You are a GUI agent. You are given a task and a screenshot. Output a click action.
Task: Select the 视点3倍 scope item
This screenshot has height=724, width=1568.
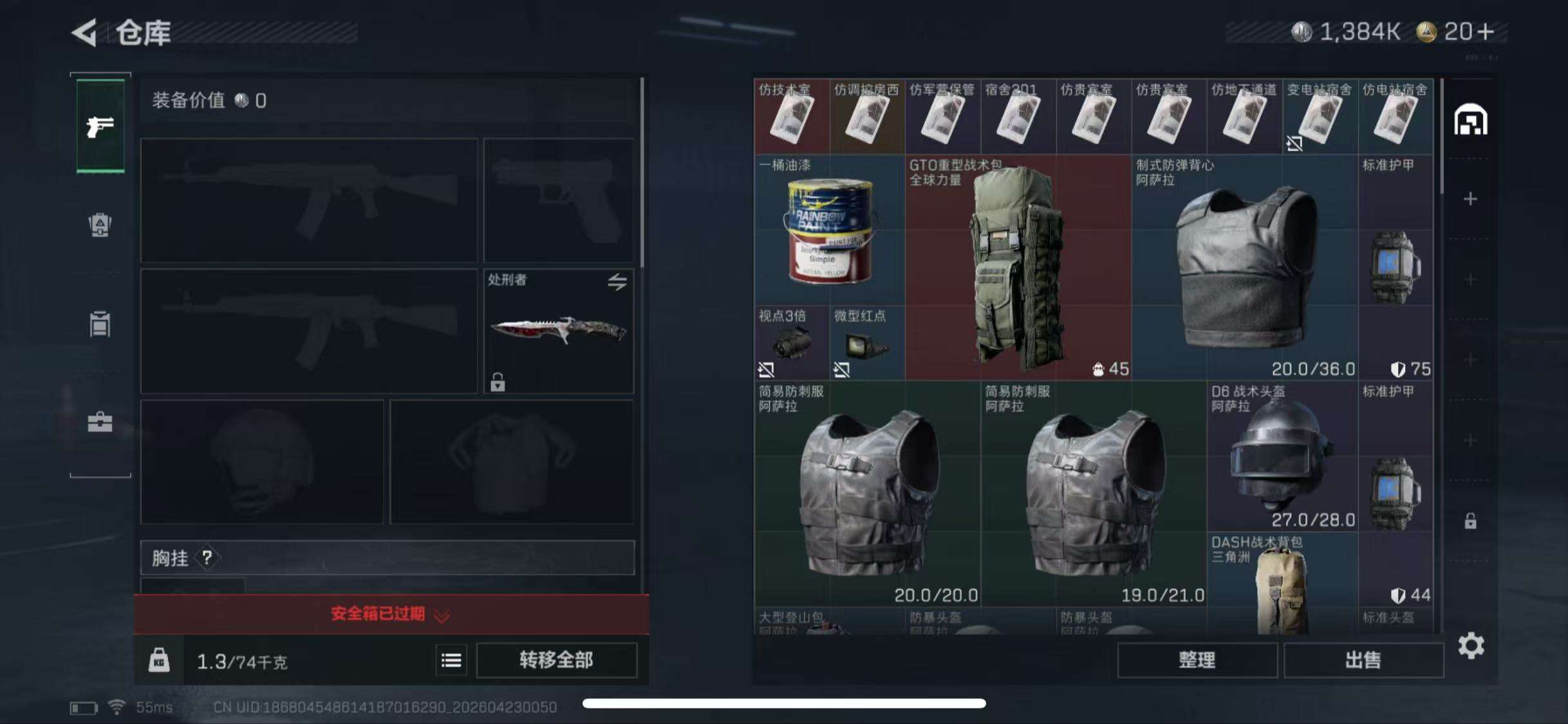tap(791, 342)
